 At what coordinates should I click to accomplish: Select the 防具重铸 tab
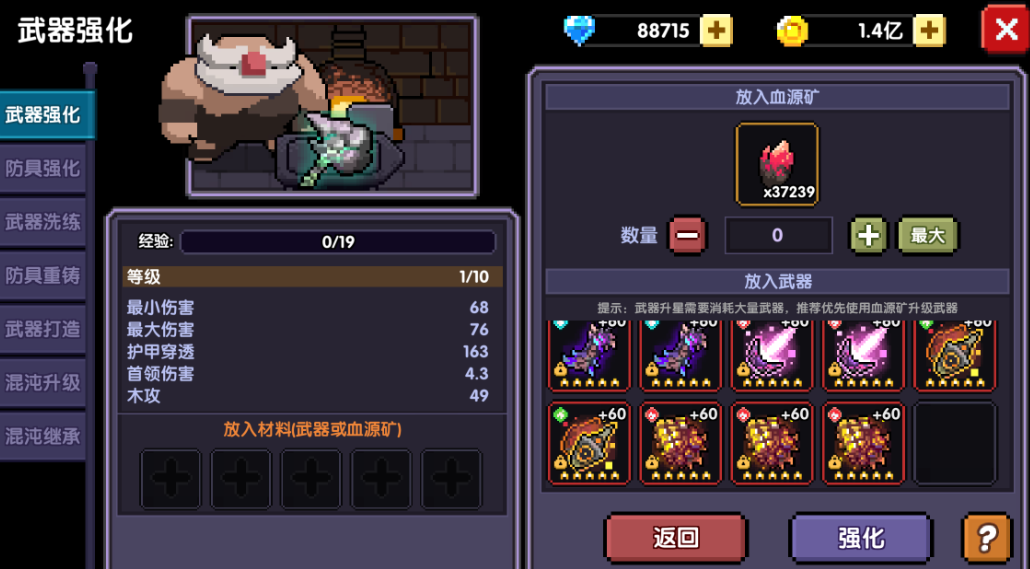coord(42,275)
